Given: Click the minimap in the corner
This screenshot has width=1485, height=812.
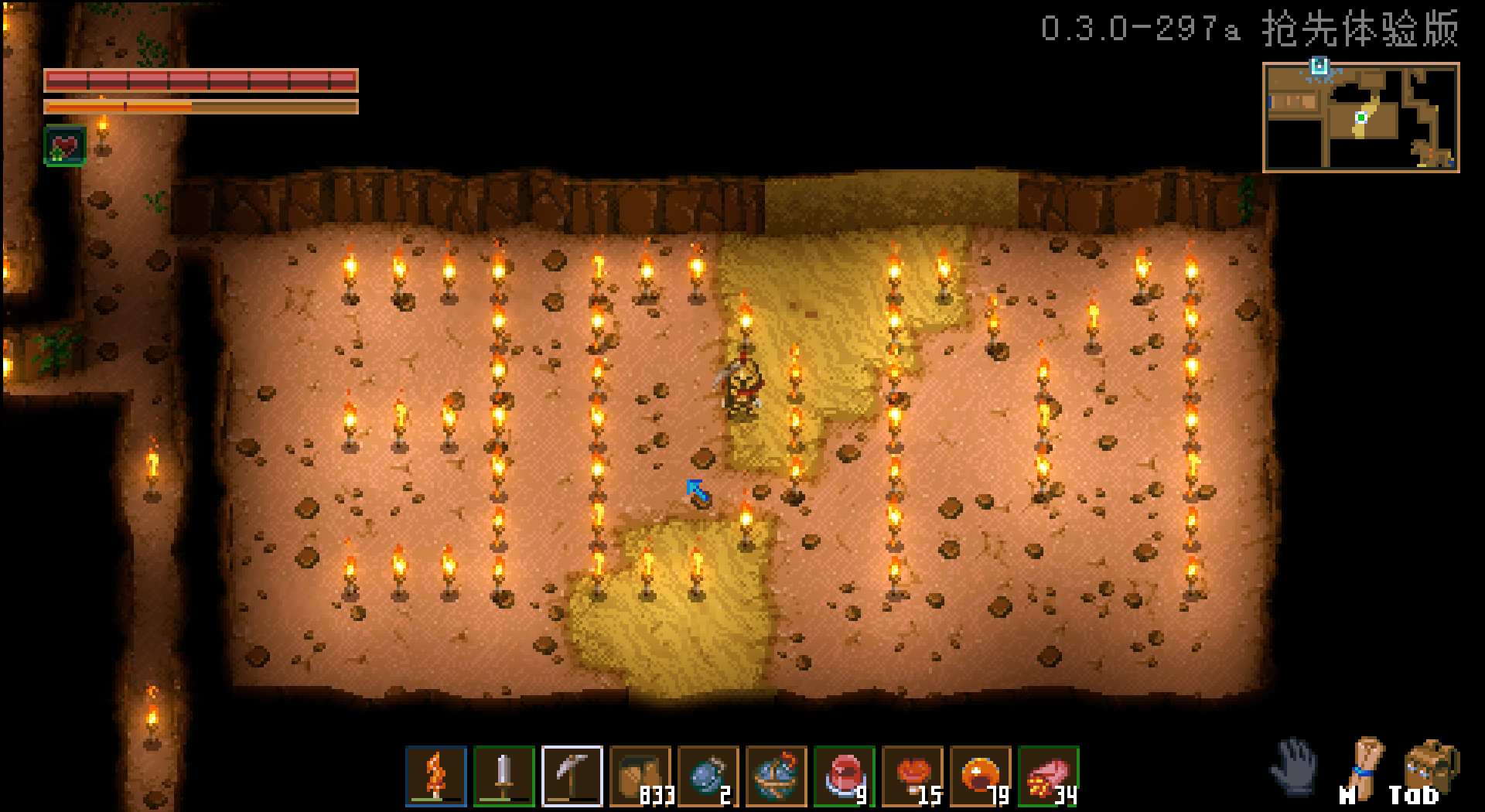Looking at the screenshot, I should pos(1360,118).
